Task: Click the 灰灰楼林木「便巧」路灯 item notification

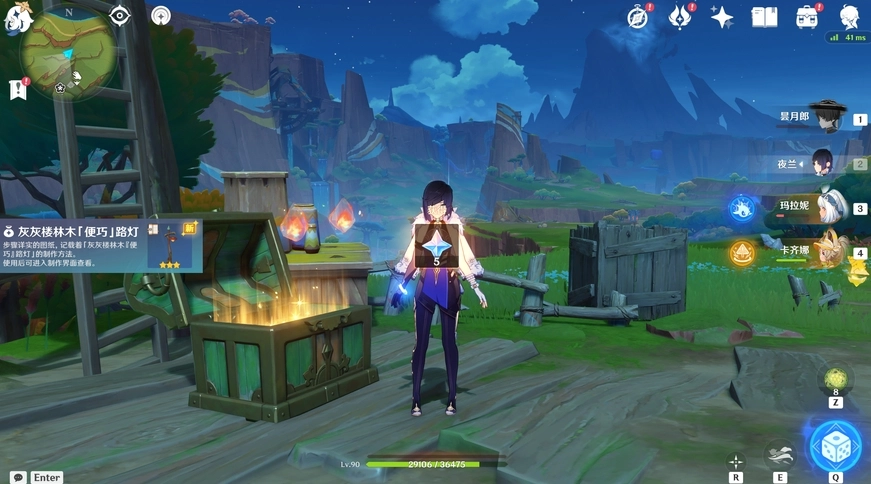Action: 101,245
